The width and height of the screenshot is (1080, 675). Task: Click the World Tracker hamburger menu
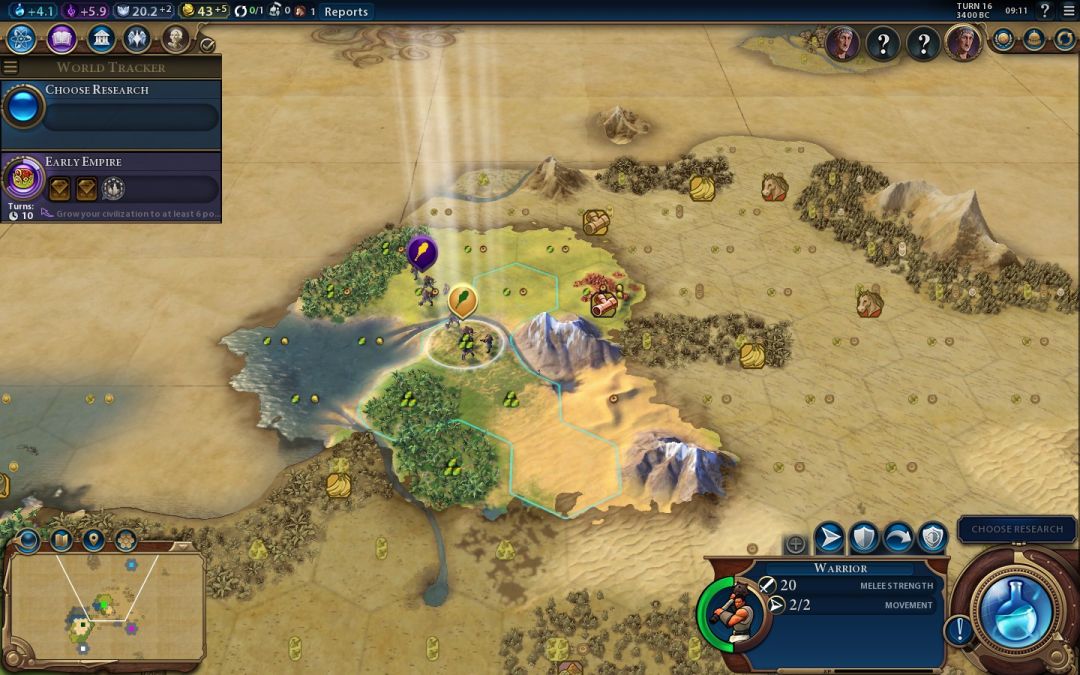(x=11, y=68)
